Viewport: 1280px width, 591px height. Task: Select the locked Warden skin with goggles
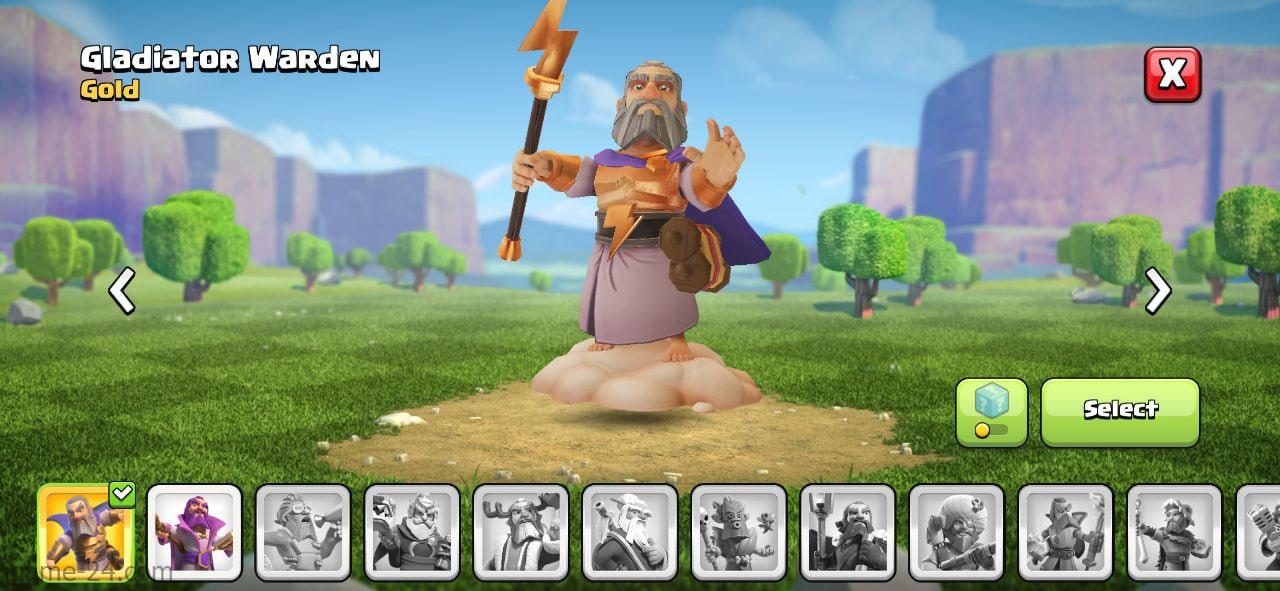[304, 532]
